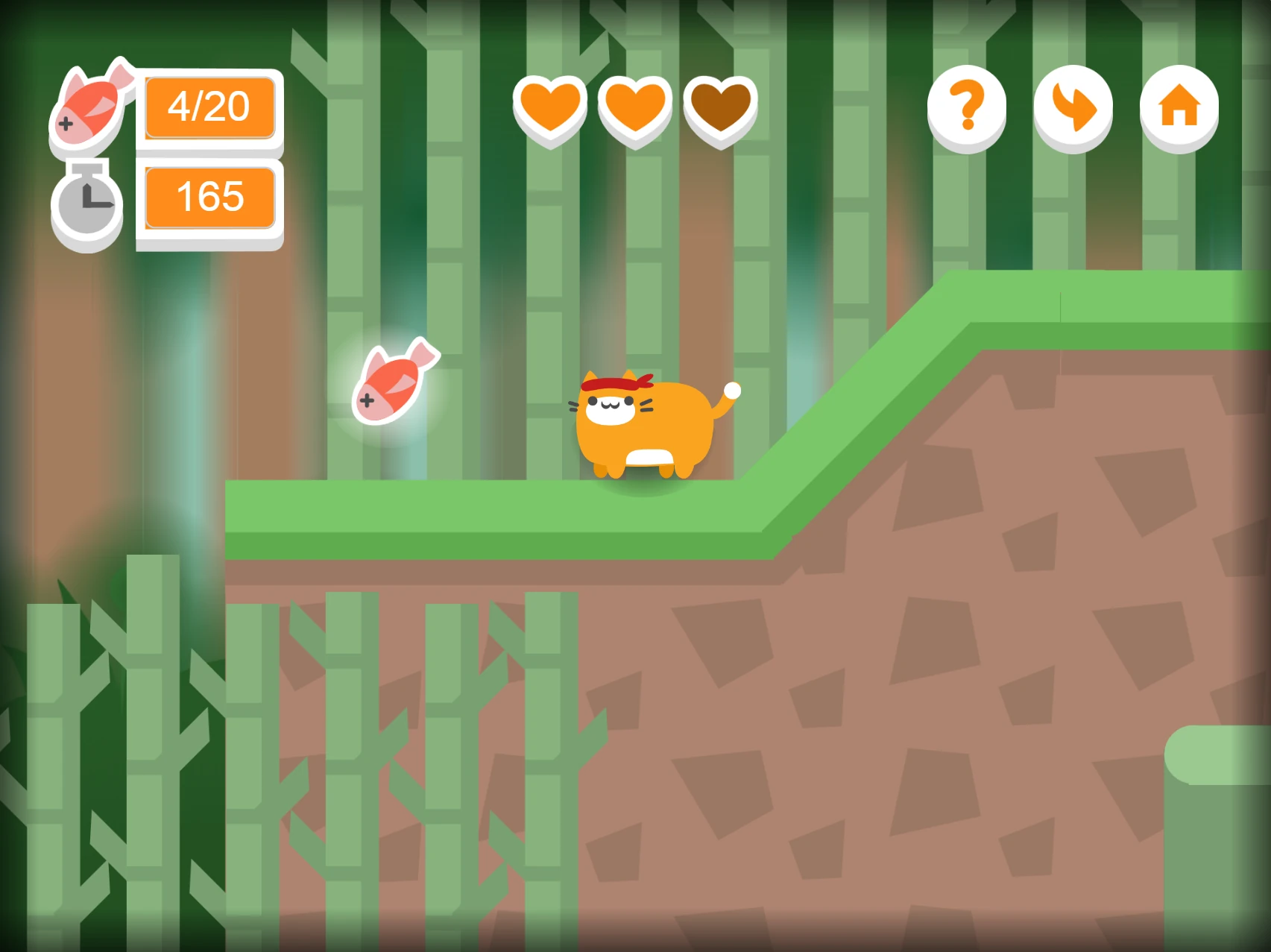Click the first filled heart
1271x952 pixels.
[550, 109]
